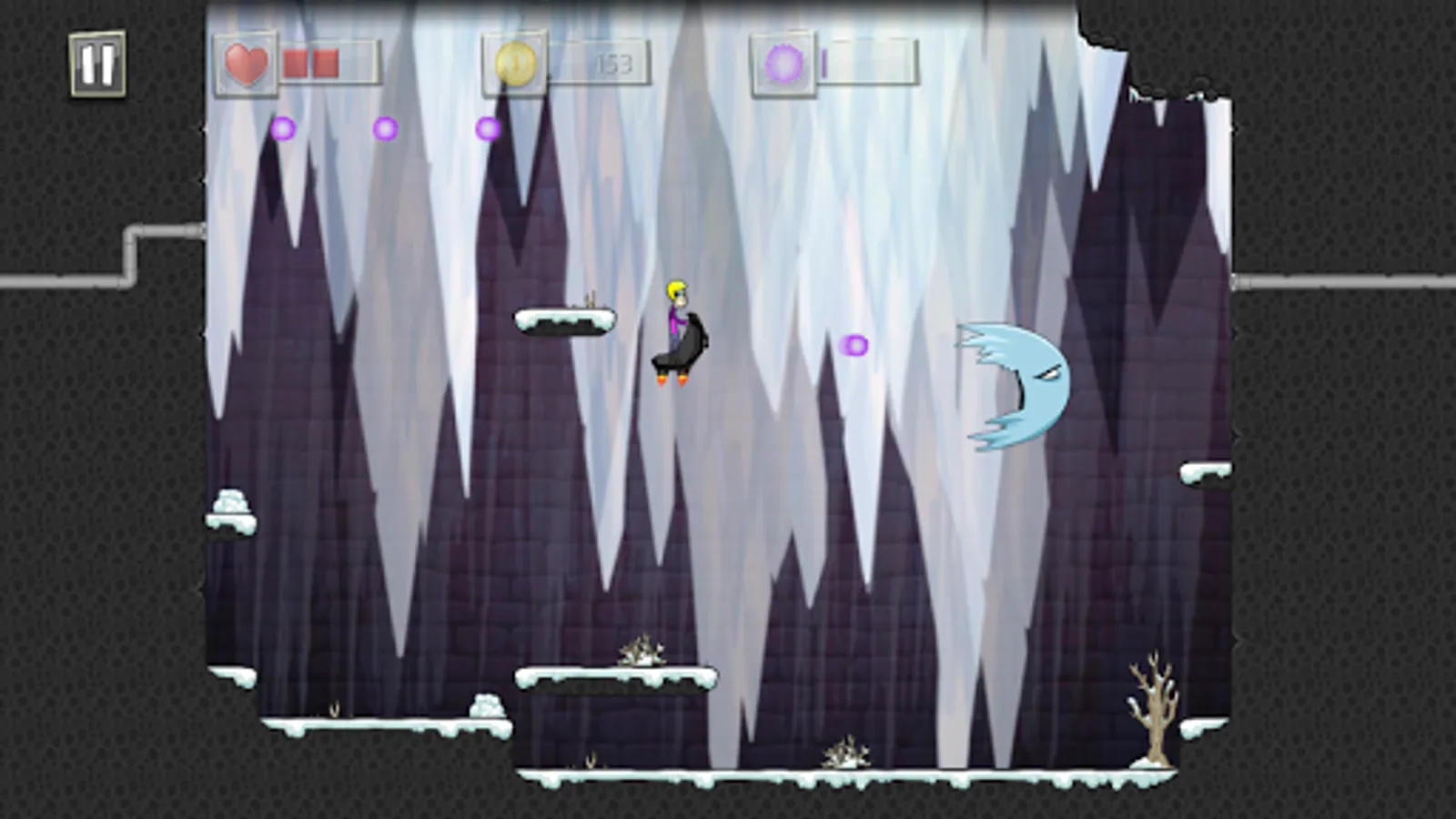Click the heart health icon
The height and width of the screenshot is (819, 1456).
[x=245, y=65]
